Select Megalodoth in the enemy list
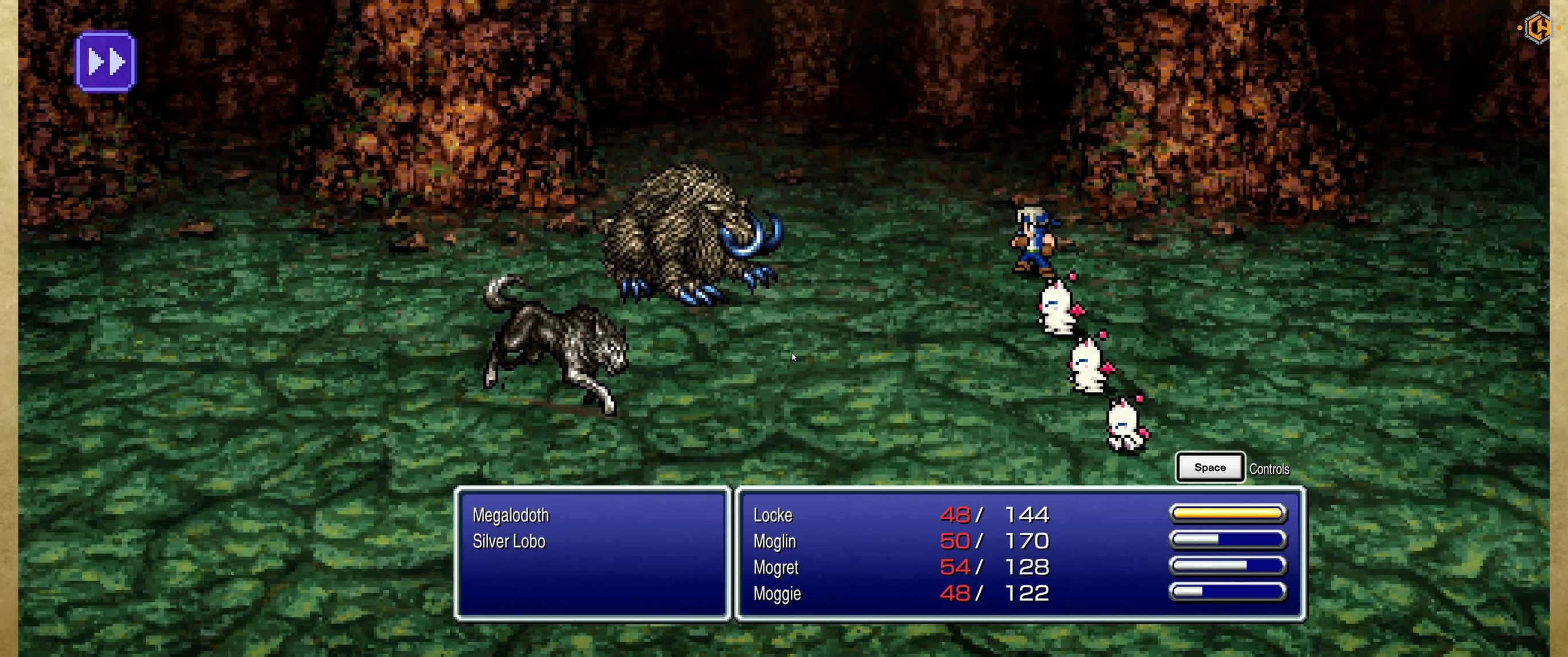The image size is (1568, 657). (x=511, y=516)
